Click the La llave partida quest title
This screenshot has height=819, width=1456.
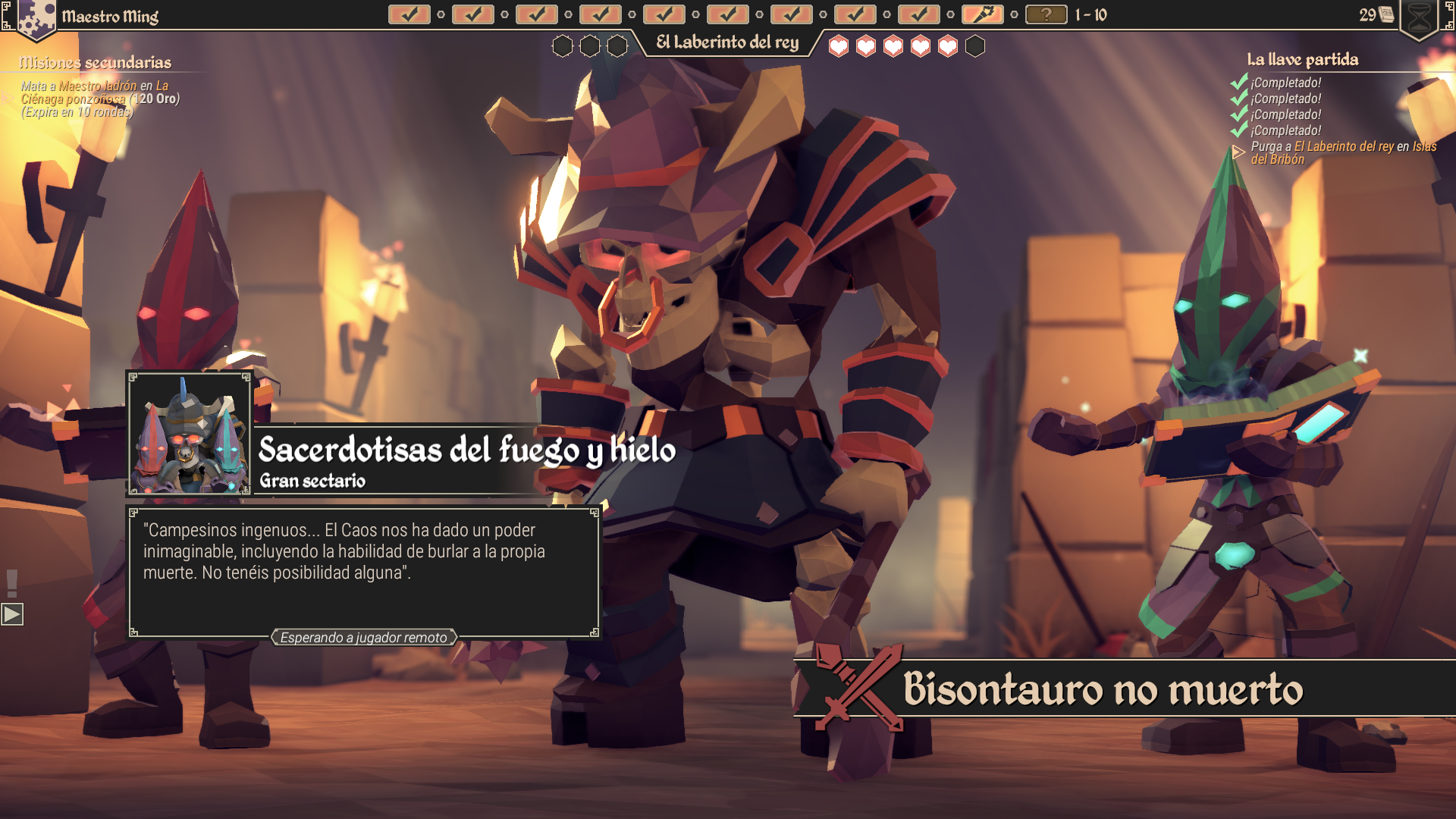(1302, 59)
